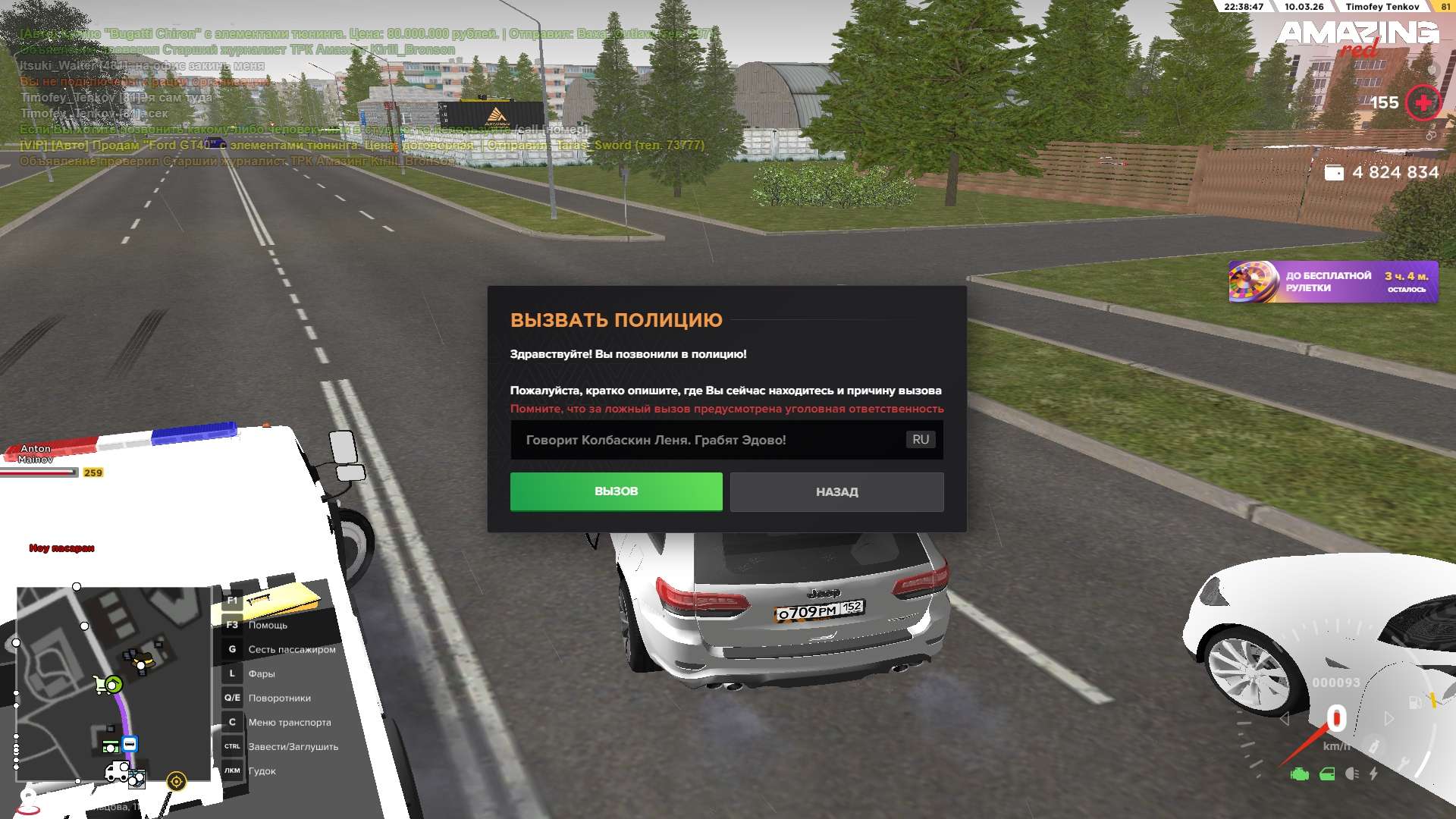Toggle the RU keyboard language indicator
The image size is (1456, 819).
921,440
